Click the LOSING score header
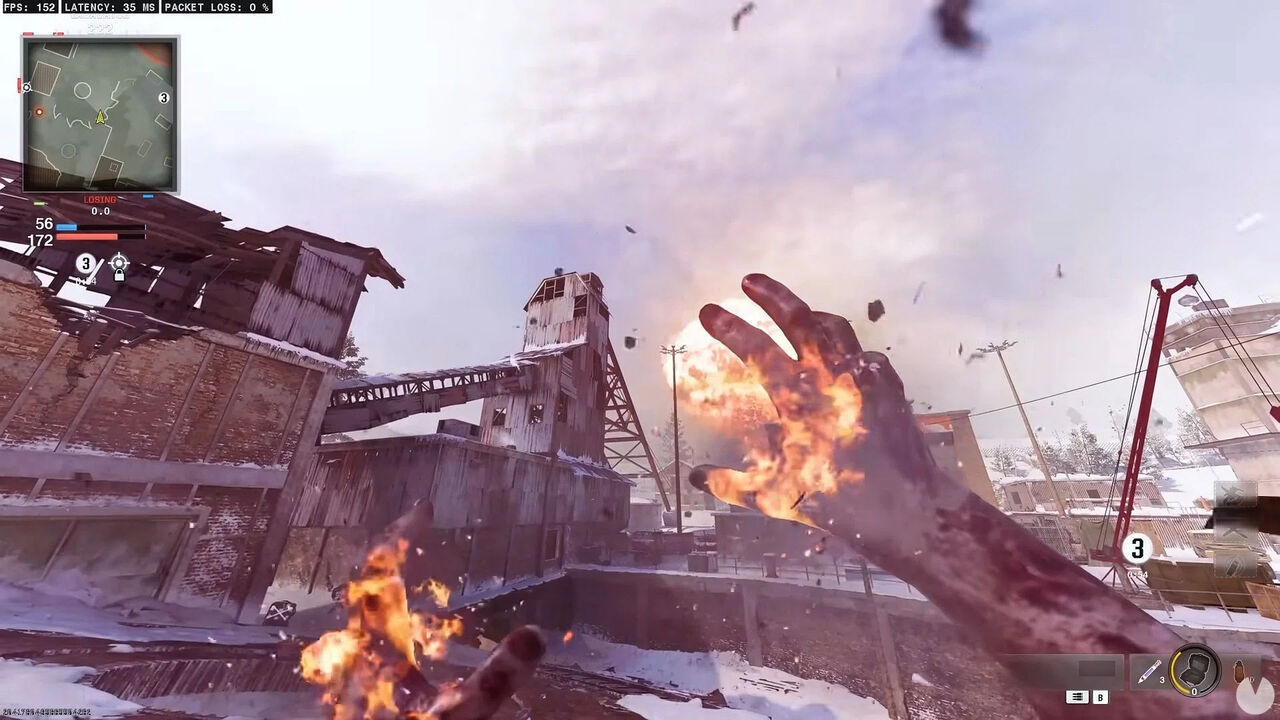 click(x=98, y=199)
